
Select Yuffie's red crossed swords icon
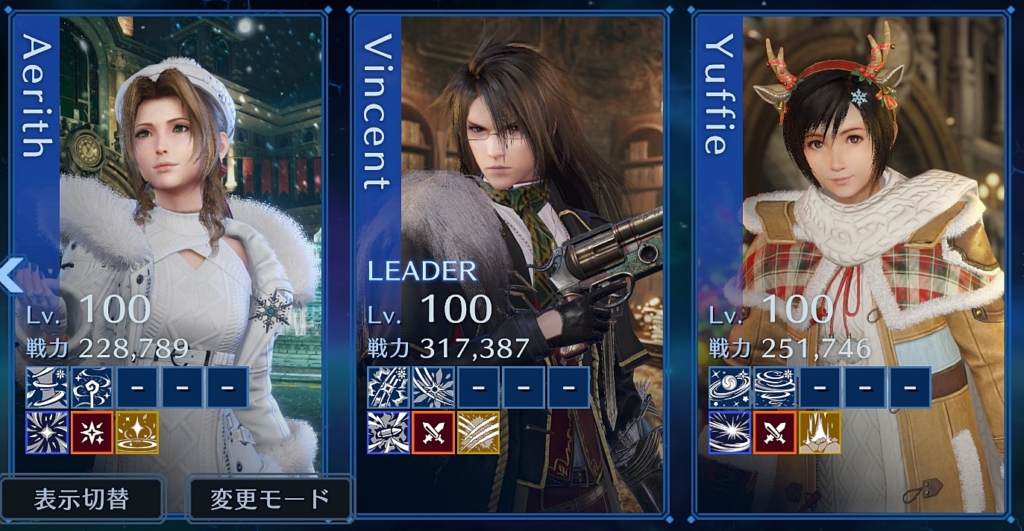click(x=774, y=432)
